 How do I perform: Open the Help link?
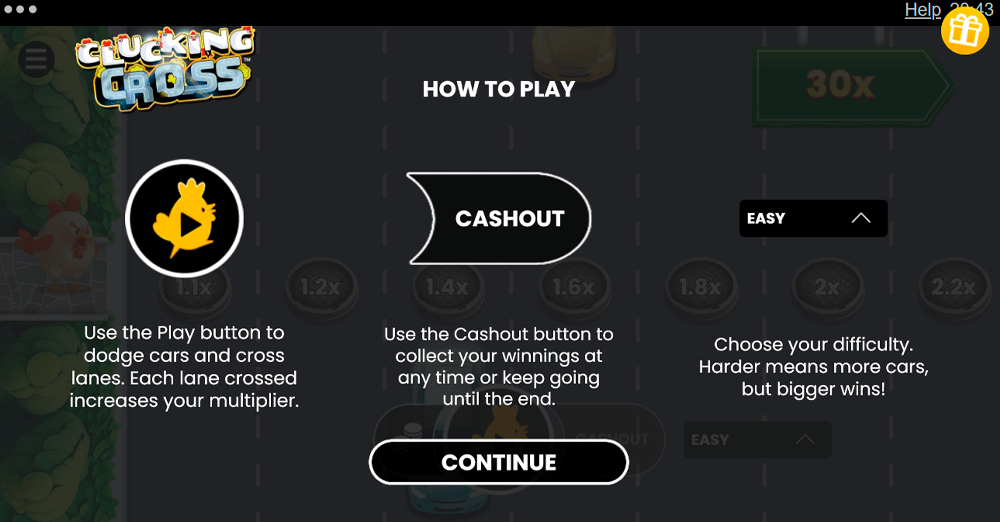tap(922, 10)
